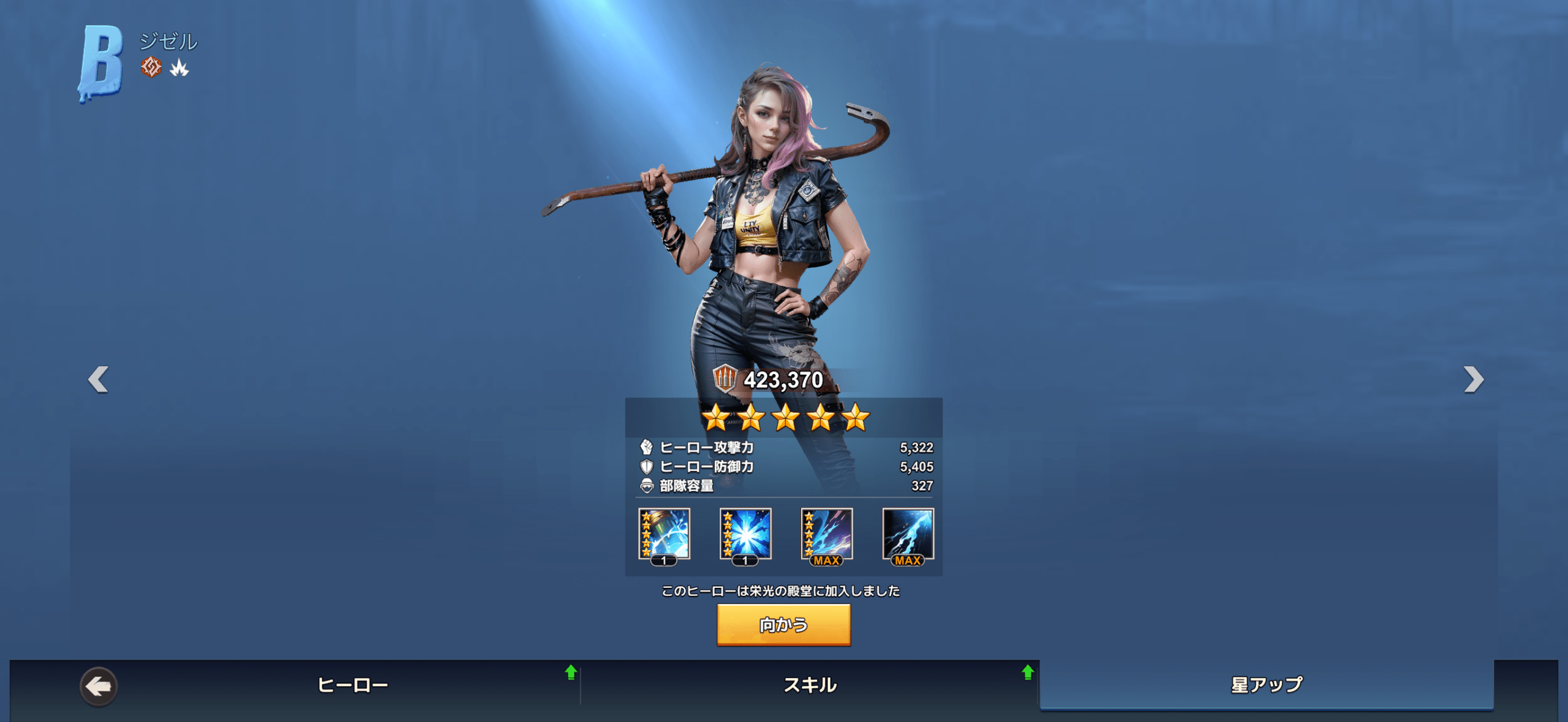
Task: Tap the white burst class icon
Action: [x=179, y=67]
